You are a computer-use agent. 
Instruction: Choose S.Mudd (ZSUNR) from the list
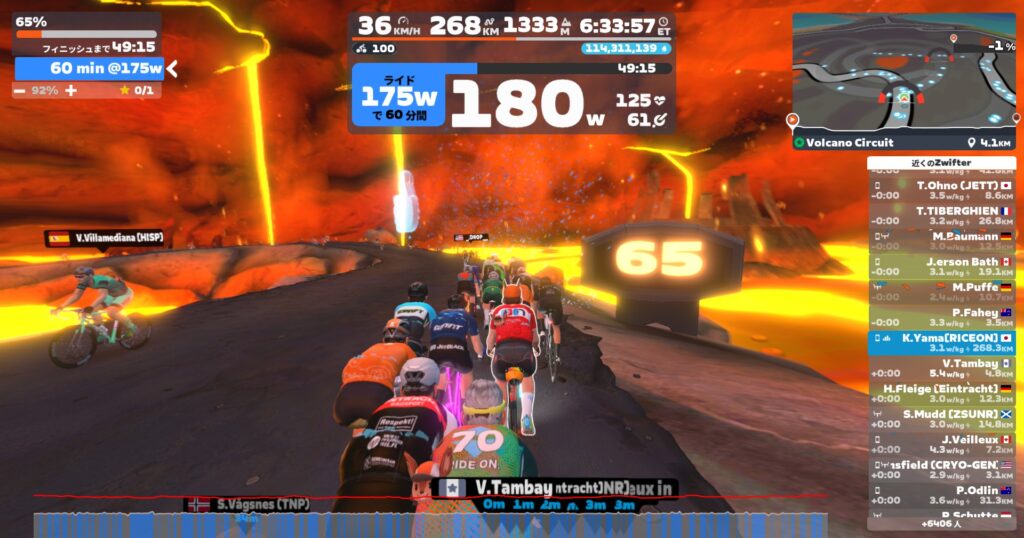(941, 419)
